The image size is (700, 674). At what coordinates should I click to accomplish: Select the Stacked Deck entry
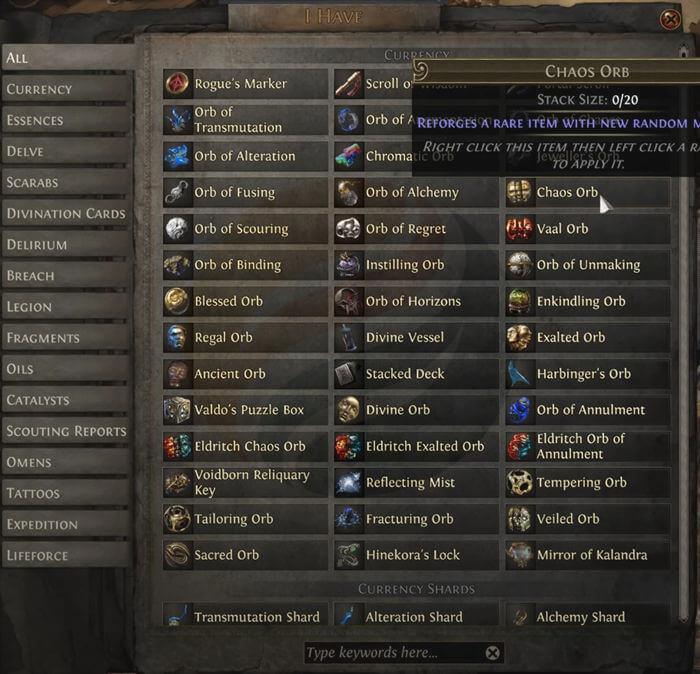[x=416, y=374]
